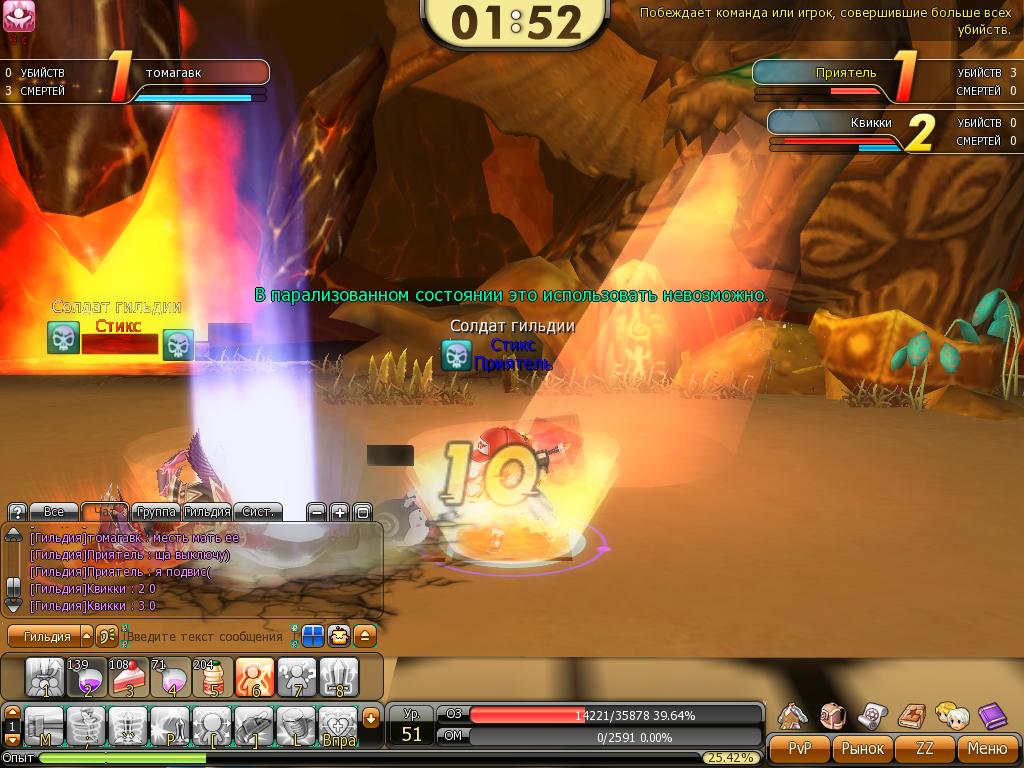The image size is (1024, 768).
Task: Open the magic scroll icon
Action: point(872,714)
